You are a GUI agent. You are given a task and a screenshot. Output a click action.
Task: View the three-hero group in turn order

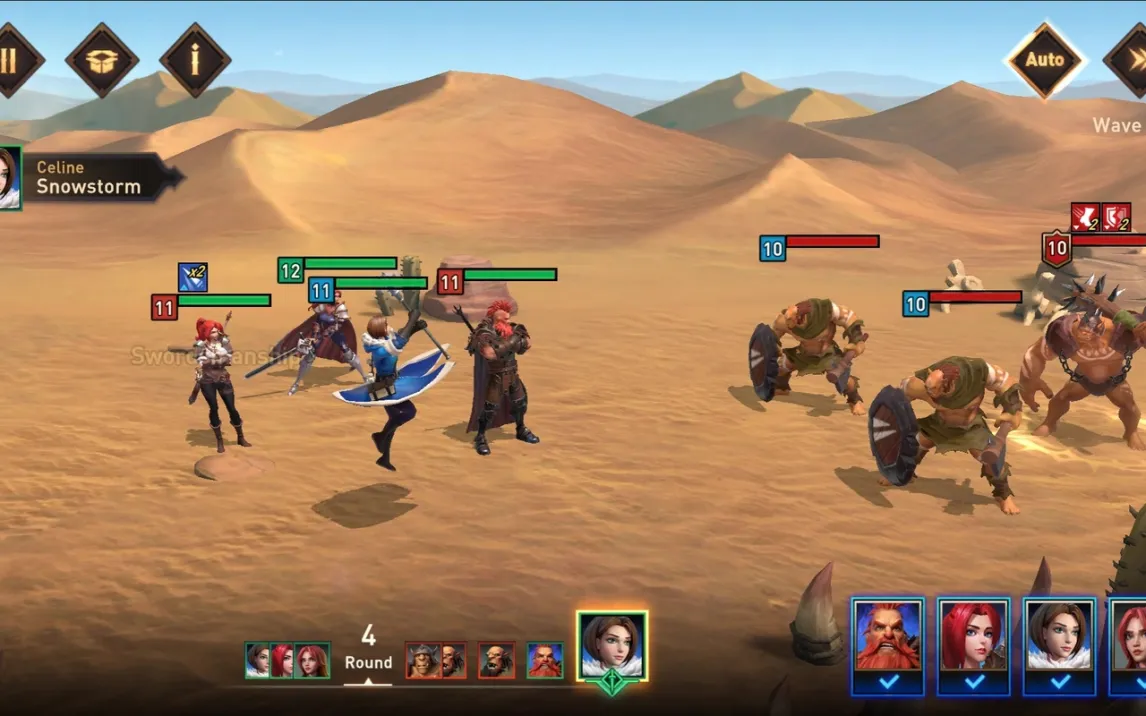coord(288,660)
